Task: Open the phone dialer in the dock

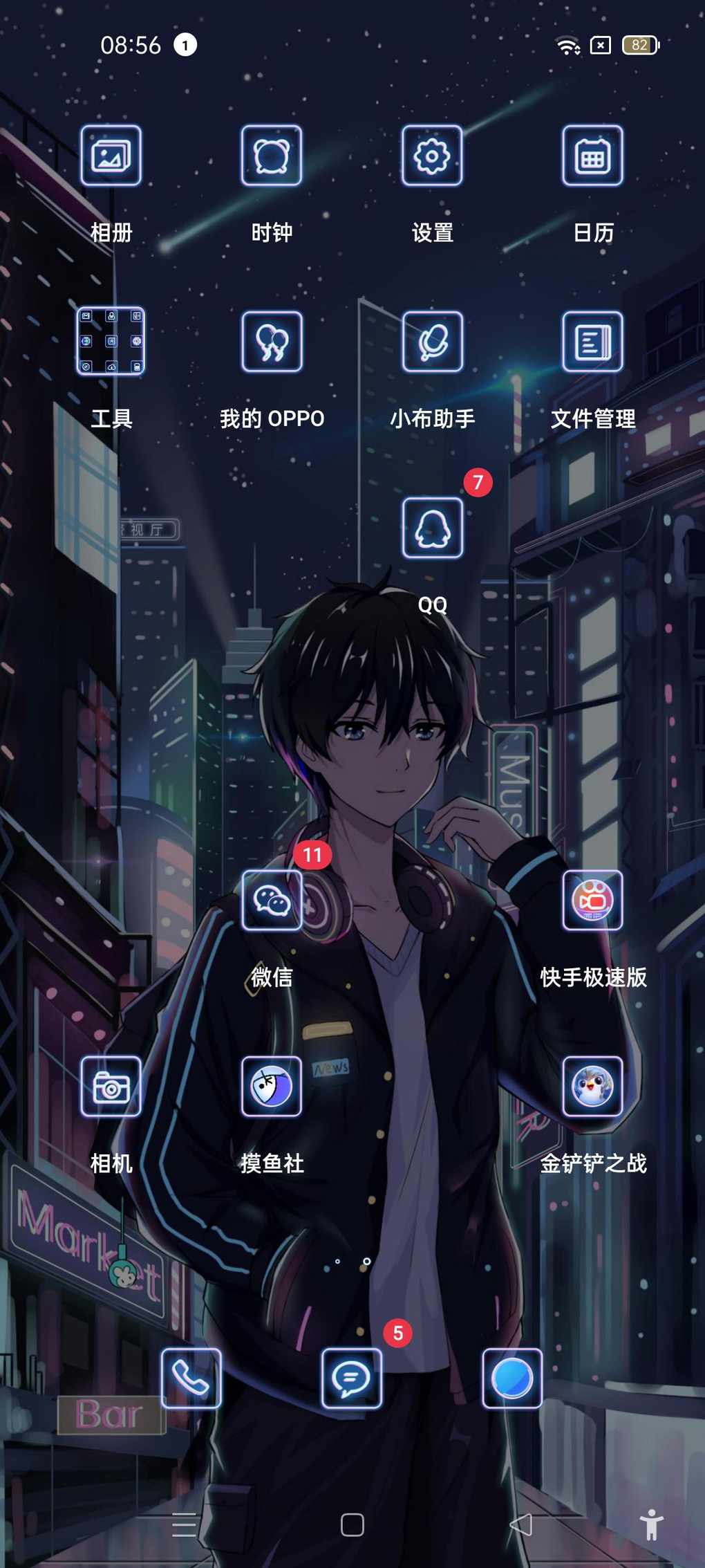Action: [x=191, y=1378]
